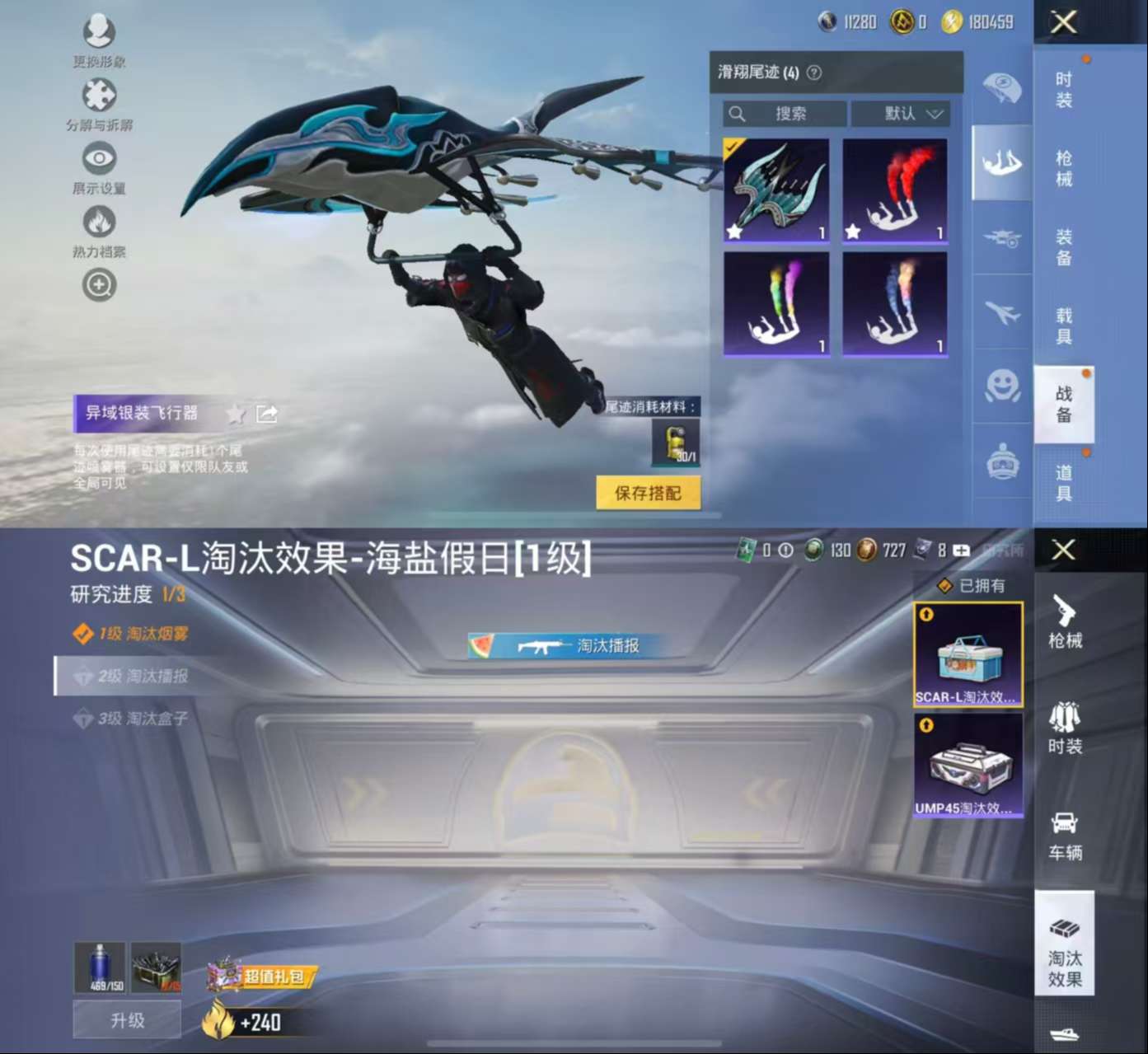Open the 默认 sorting dropdown
The width and height of the screenshot is (1148, 1054).
901,115
